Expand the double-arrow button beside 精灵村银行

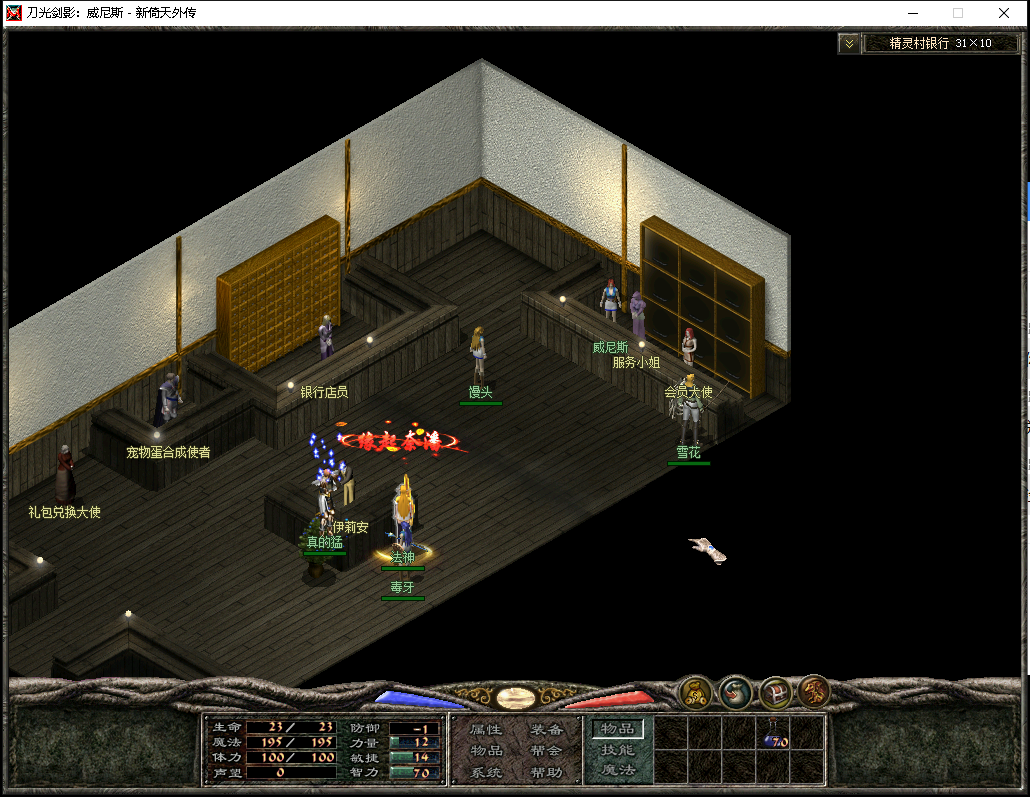coord(849,43)
